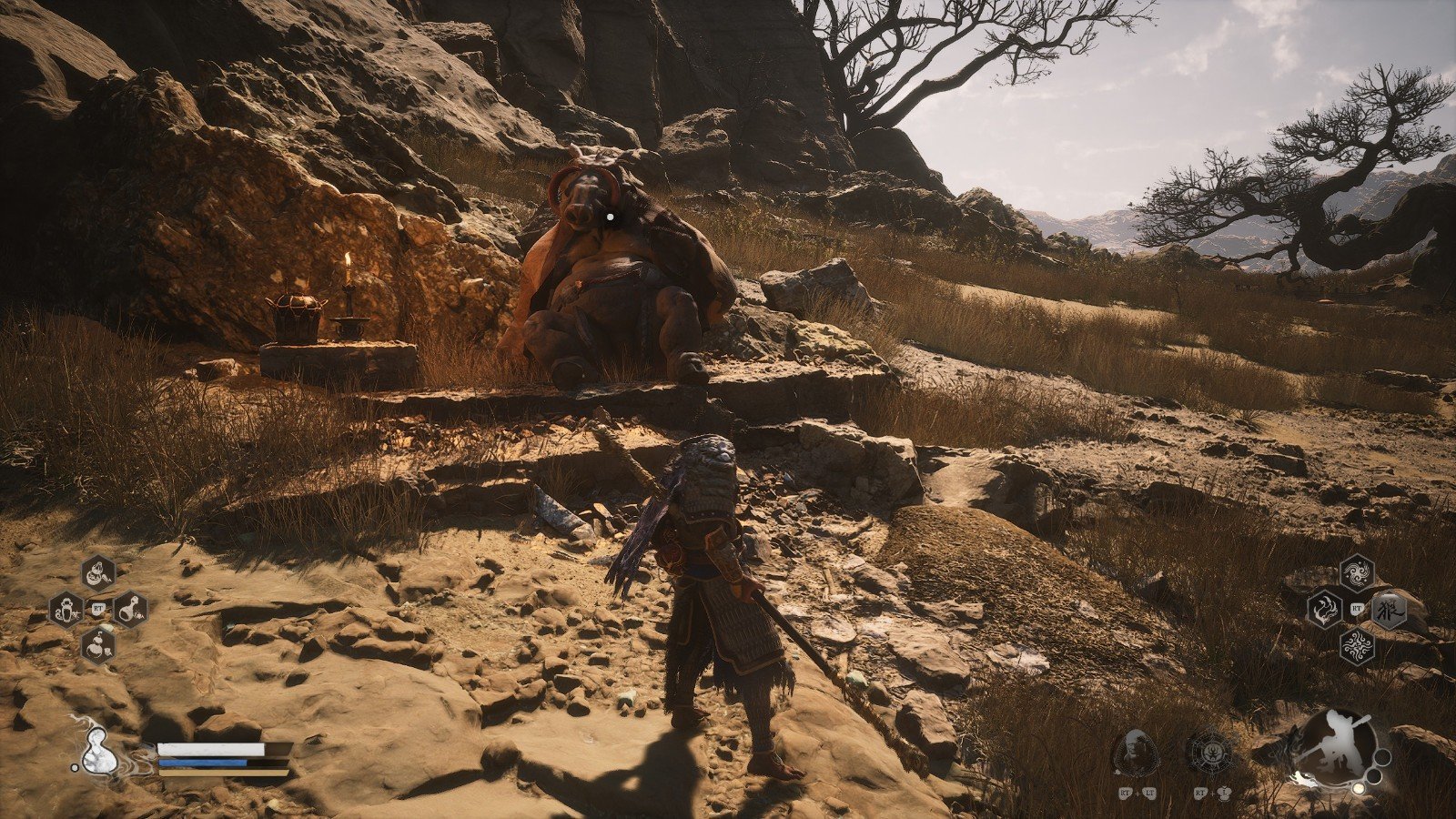Select the round flask item slot

pyautogui.click(x=130, y=609)
